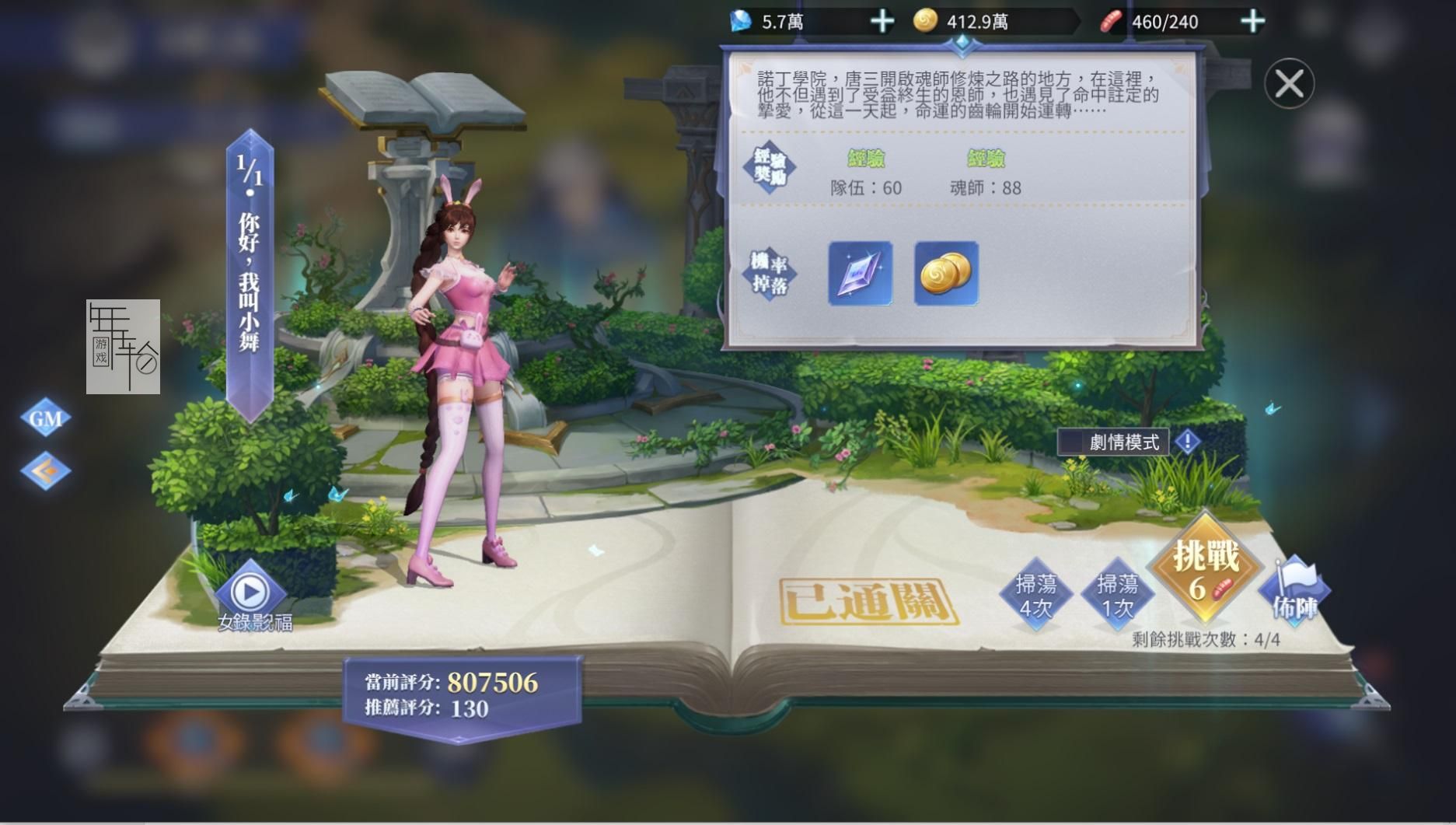The height and width of the screenshot is (825, 1456).
Task: Open the GM panel icon
Action: pos(44,418)
